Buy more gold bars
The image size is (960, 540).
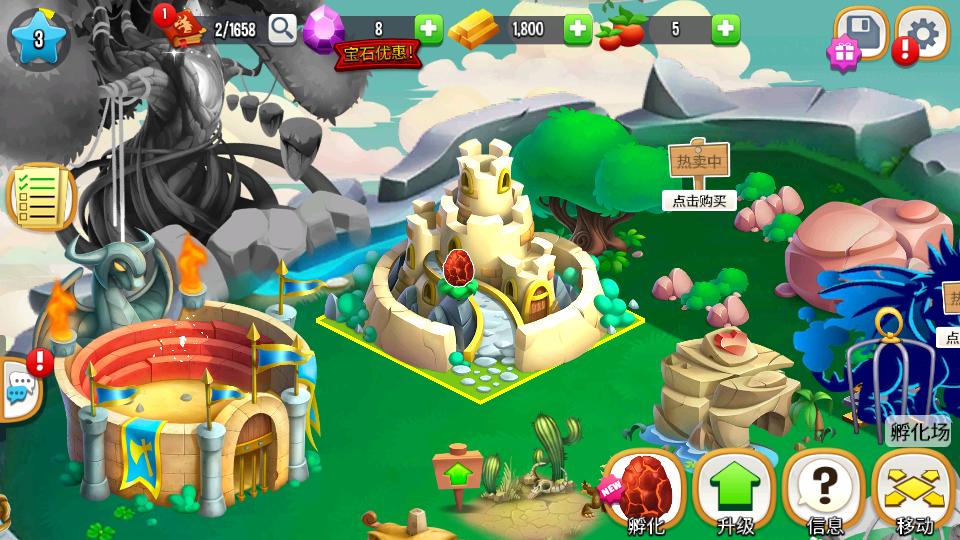click(578, 29)
